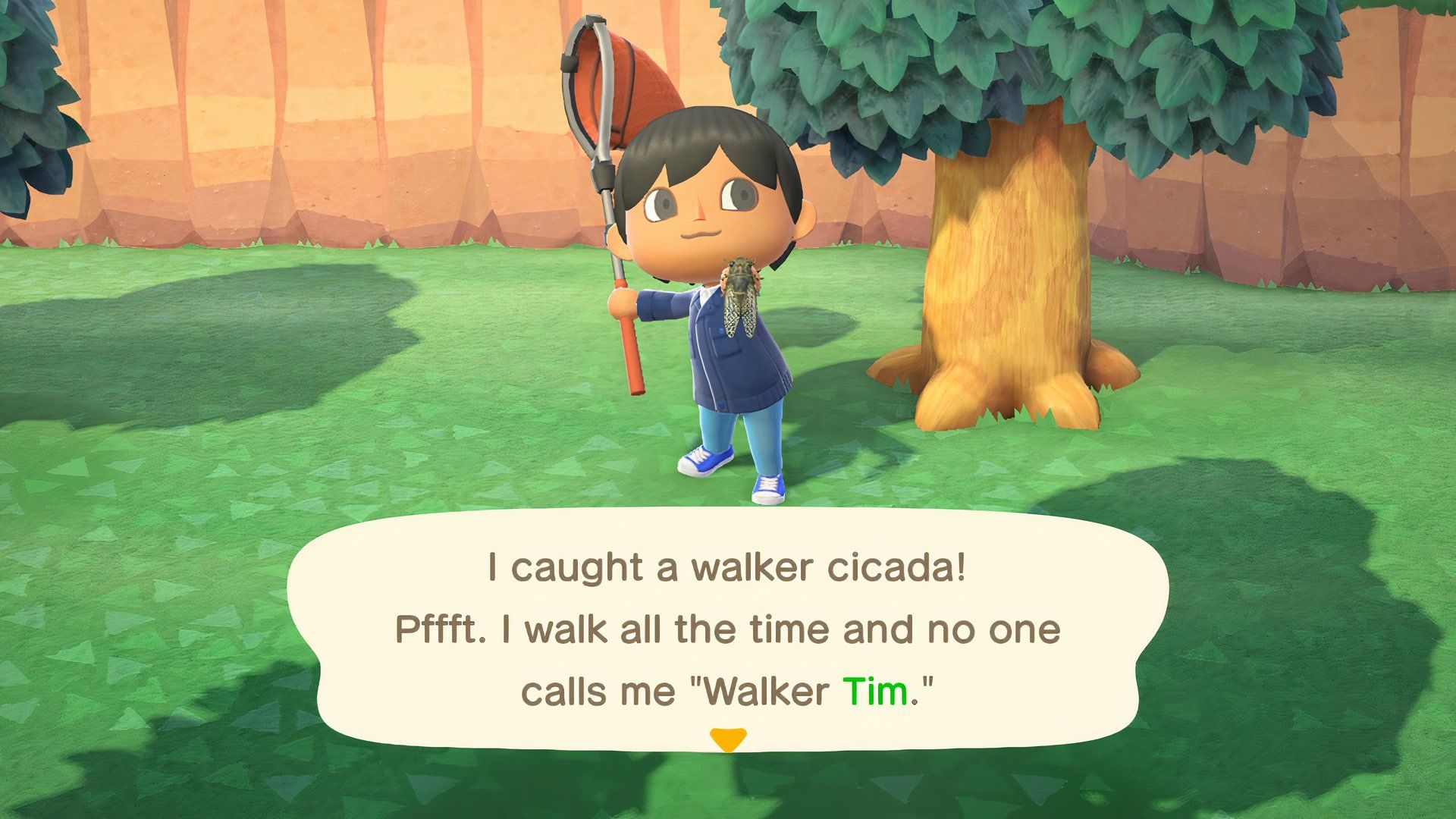Click the dialogue speech bubble
The image size is (1456, 819).
[x=728, y=629]
